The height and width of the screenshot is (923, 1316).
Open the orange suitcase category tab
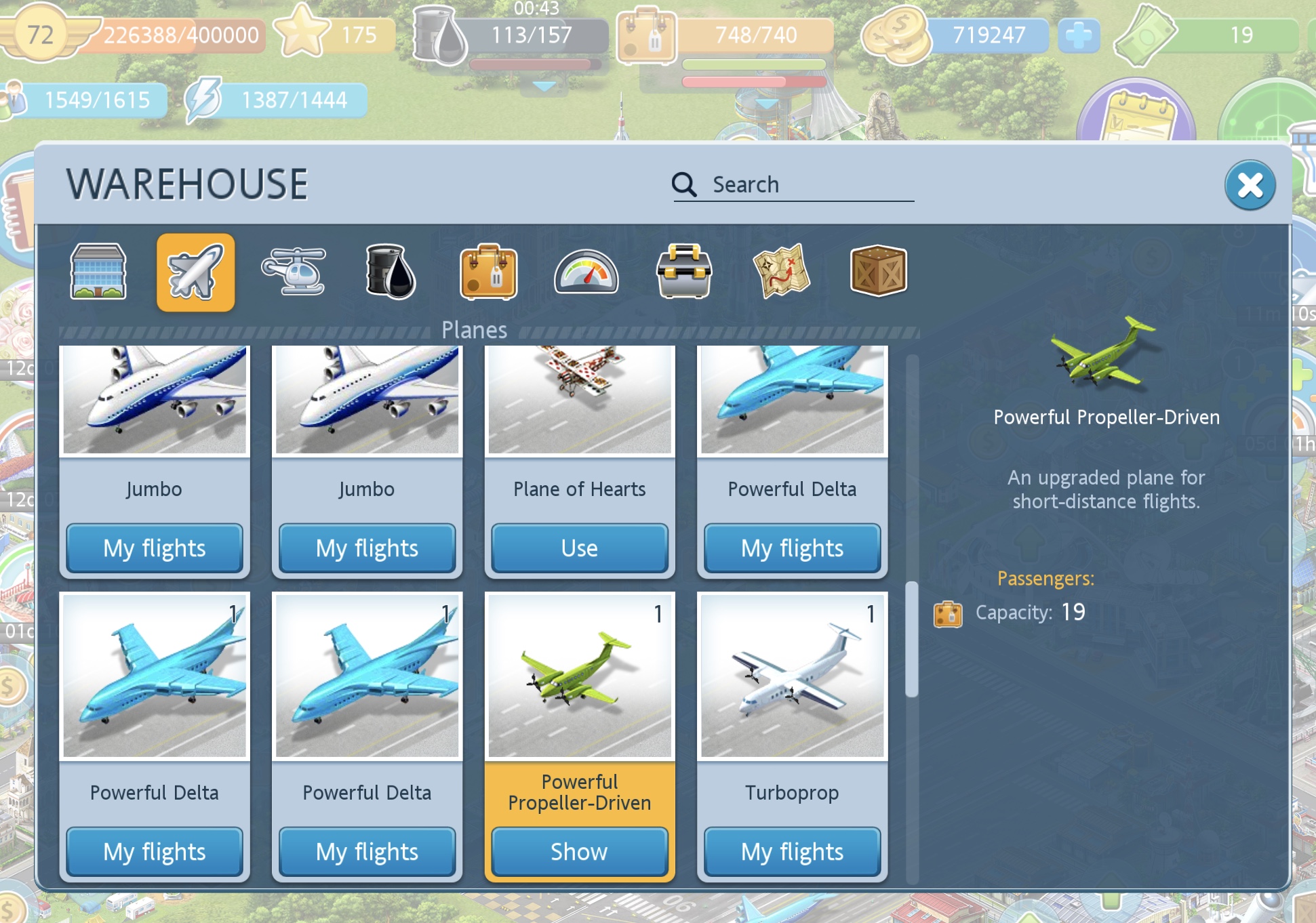[x=488, y=272]
